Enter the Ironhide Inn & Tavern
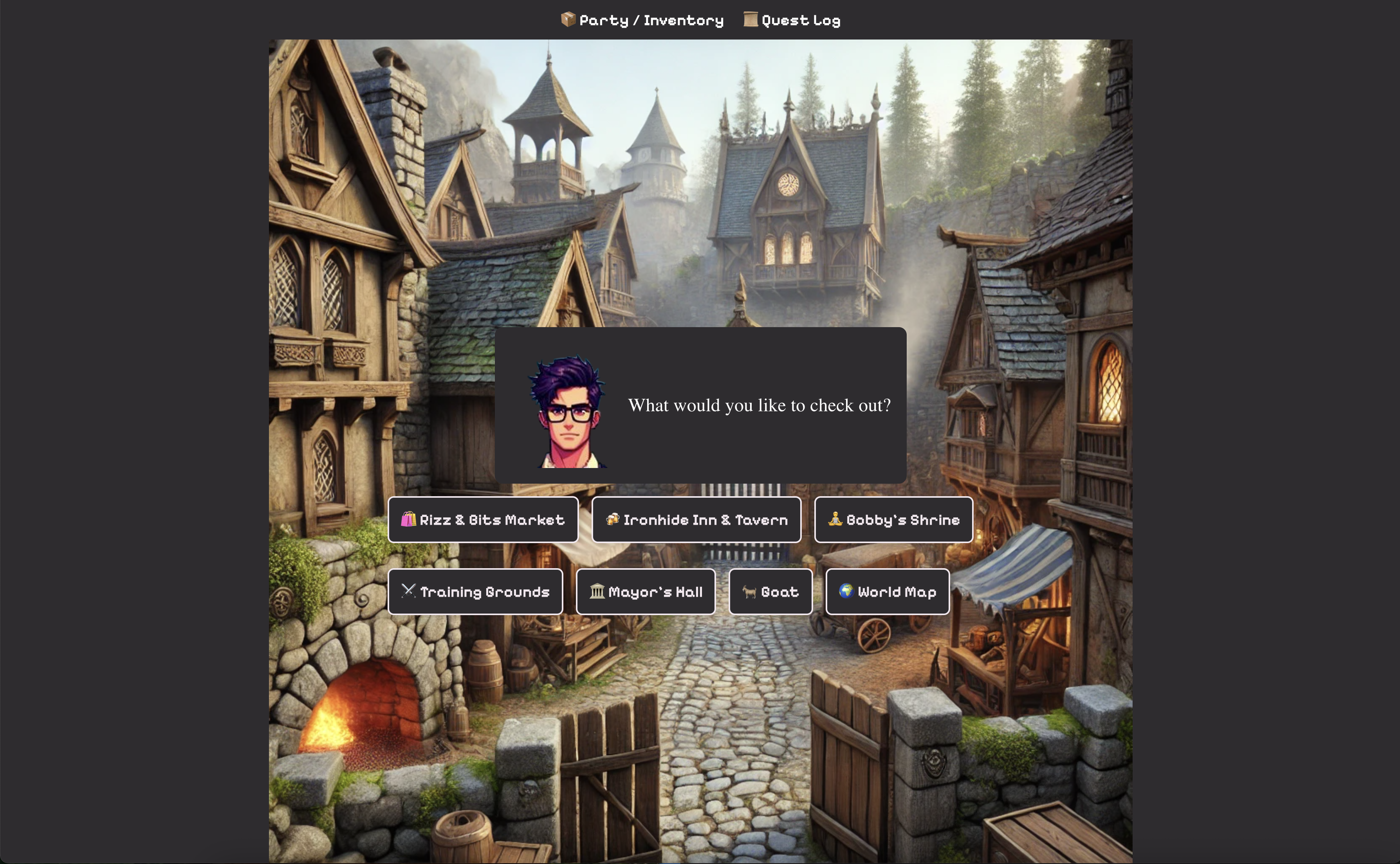This screenshot has width=1400, height=864. (x=696, y=519)
